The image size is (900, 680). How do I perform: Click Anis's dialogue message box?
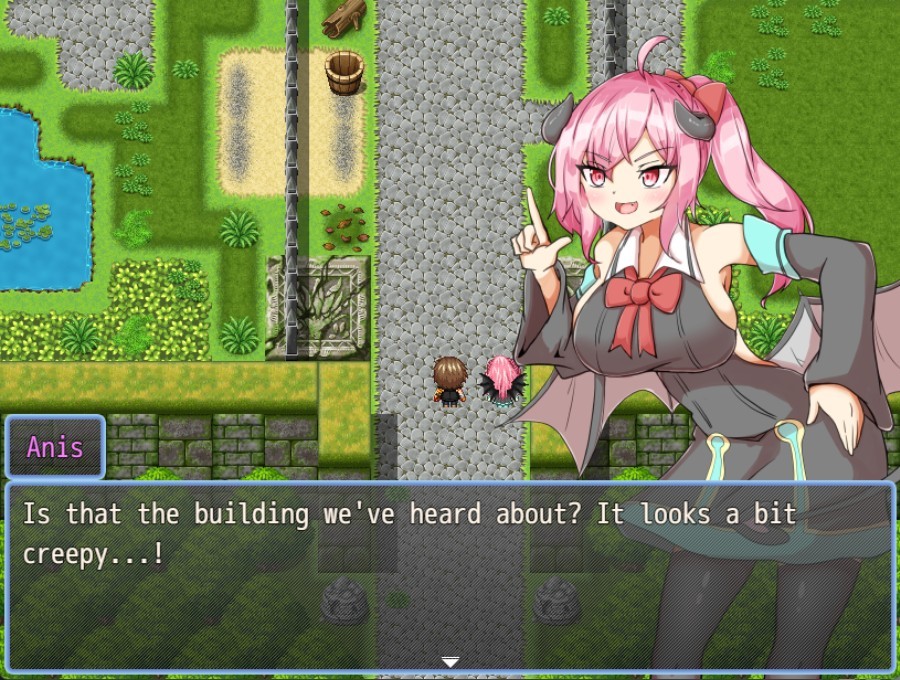449,575
